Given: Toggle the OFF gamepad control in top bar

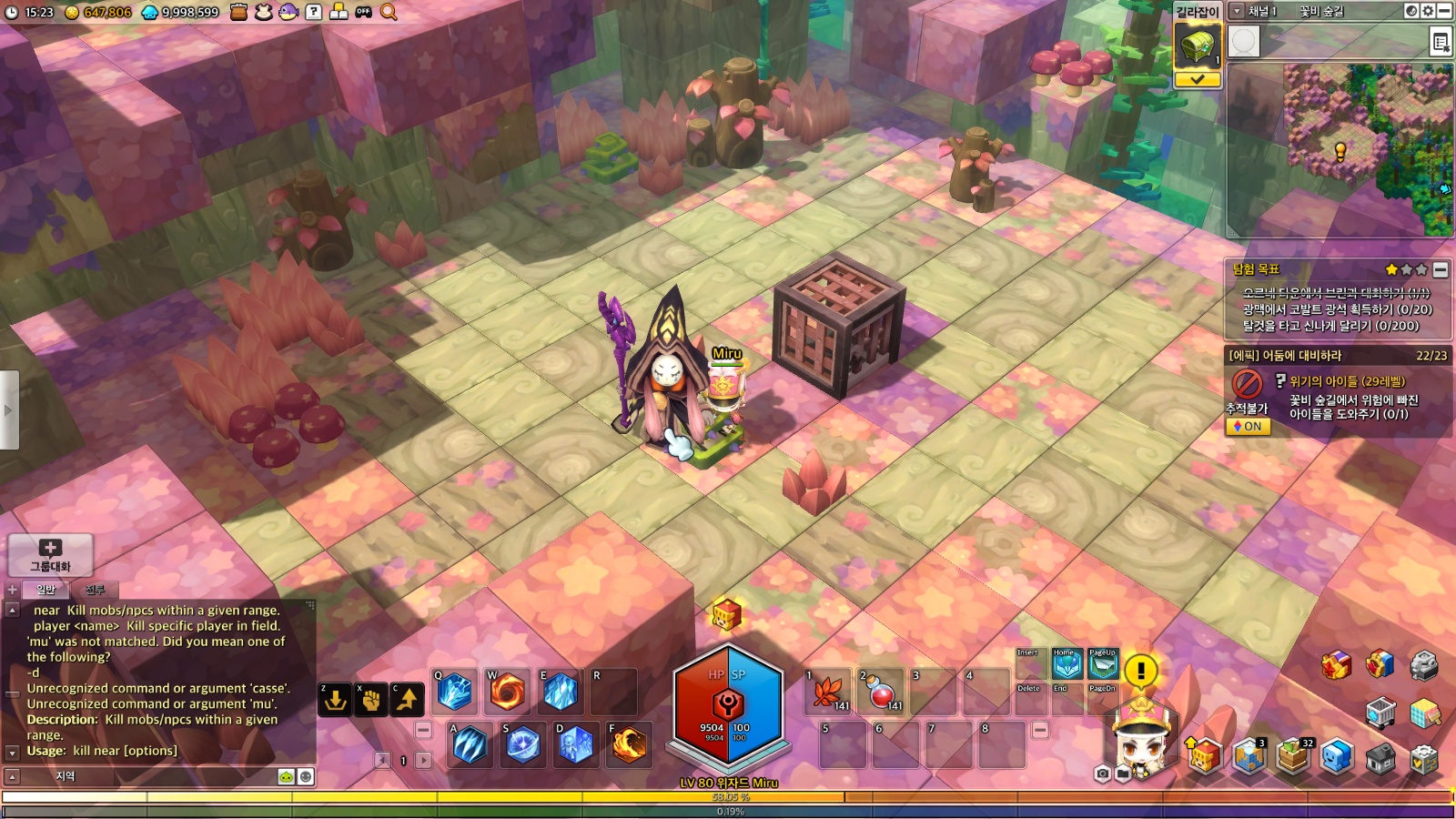Looking at the screenshot, I should click(363, 13).
